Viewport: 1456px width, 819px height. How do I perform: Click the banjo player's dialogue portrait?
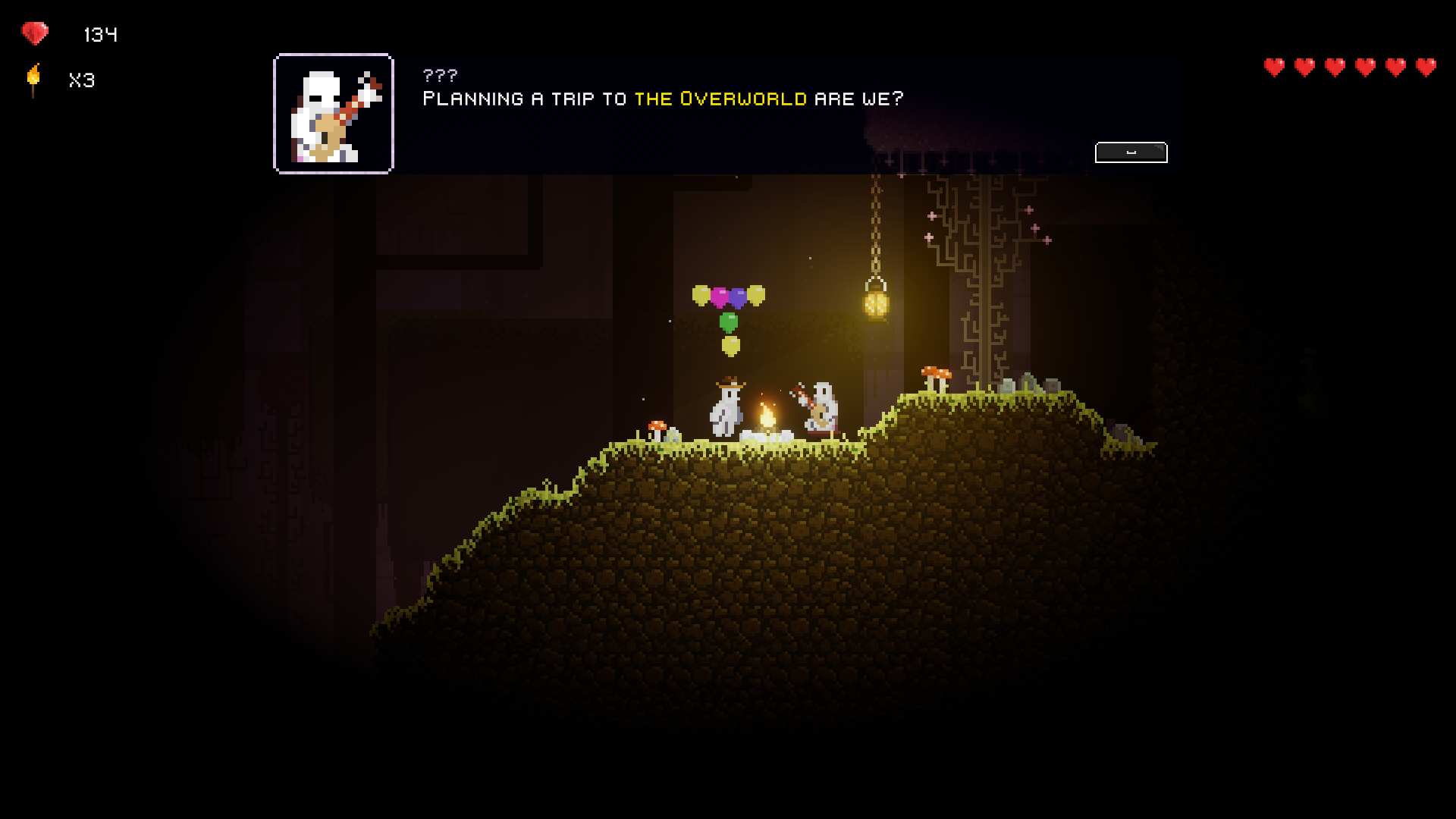pos(334,114)
